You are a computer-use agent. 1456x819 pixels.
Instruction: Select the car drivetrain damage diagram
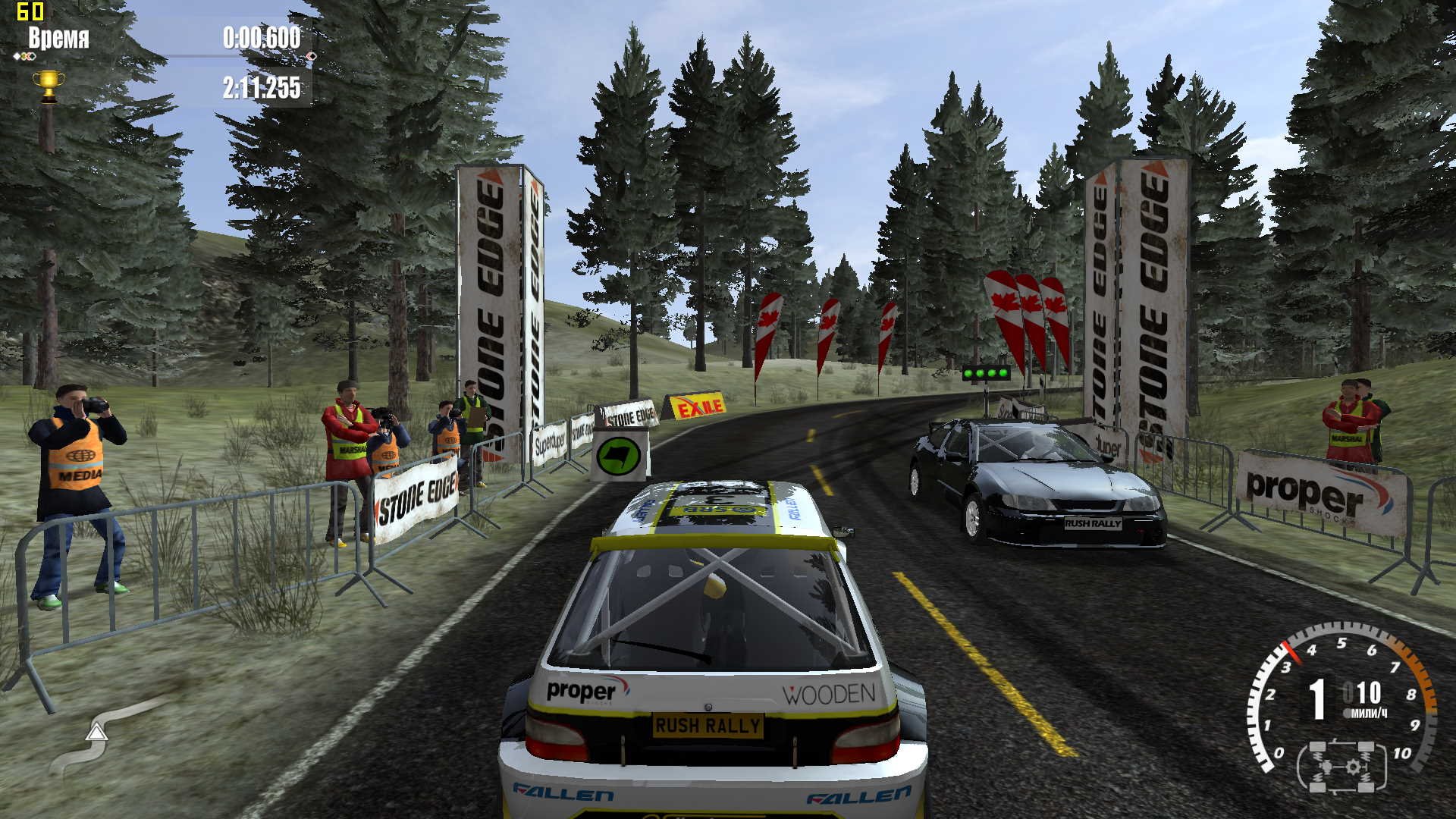pyautogui.click(x=1342, y=767)
